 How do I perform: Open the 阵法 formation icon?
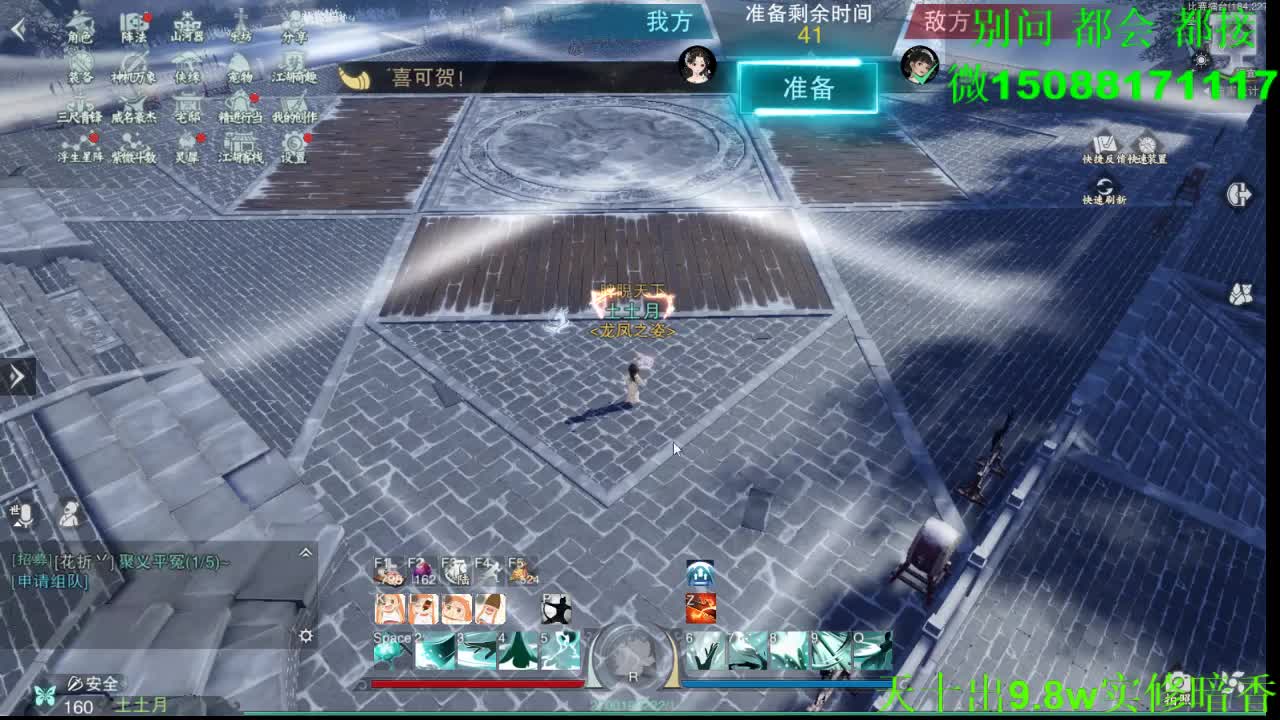(x=135, y=22)
